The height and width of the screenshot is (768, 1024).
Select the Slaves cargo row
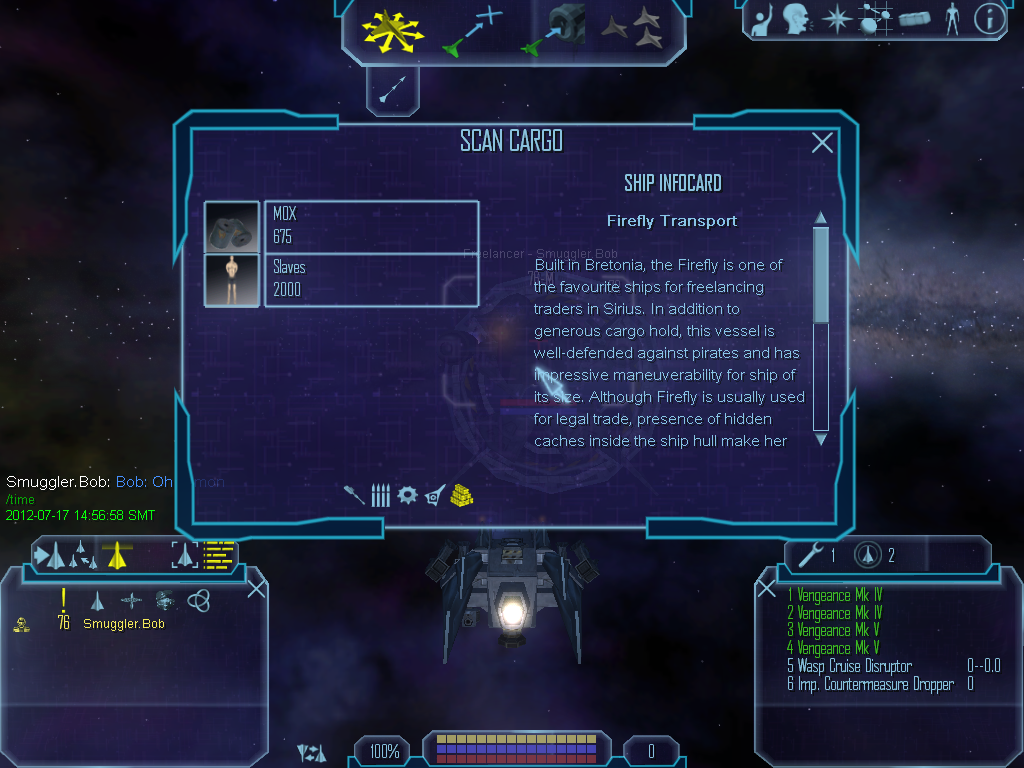click(370, 279)
